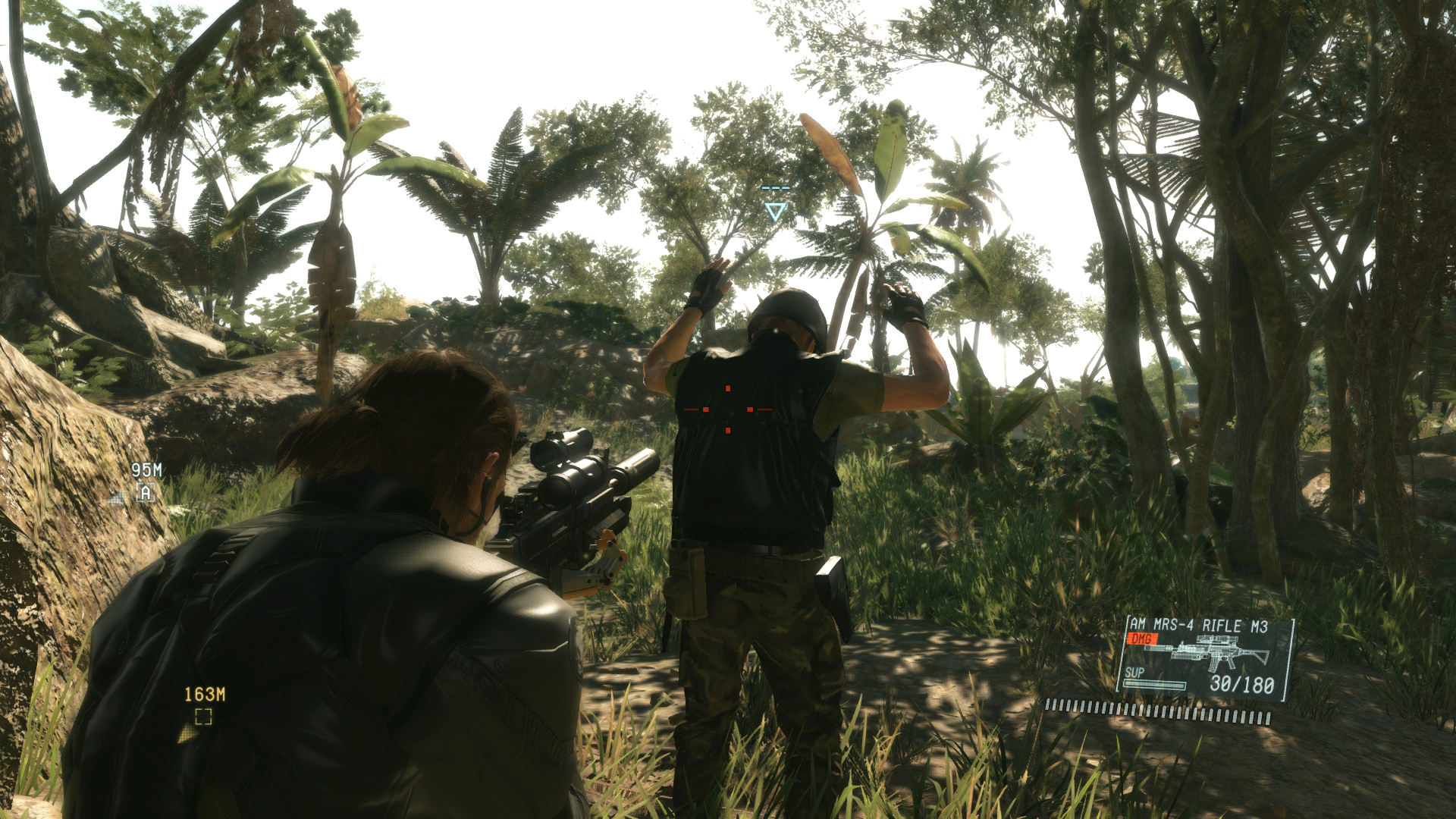
Task: Click the yellow target bracket under 163M
Action: pyautogui.click(x=203, y=716)
